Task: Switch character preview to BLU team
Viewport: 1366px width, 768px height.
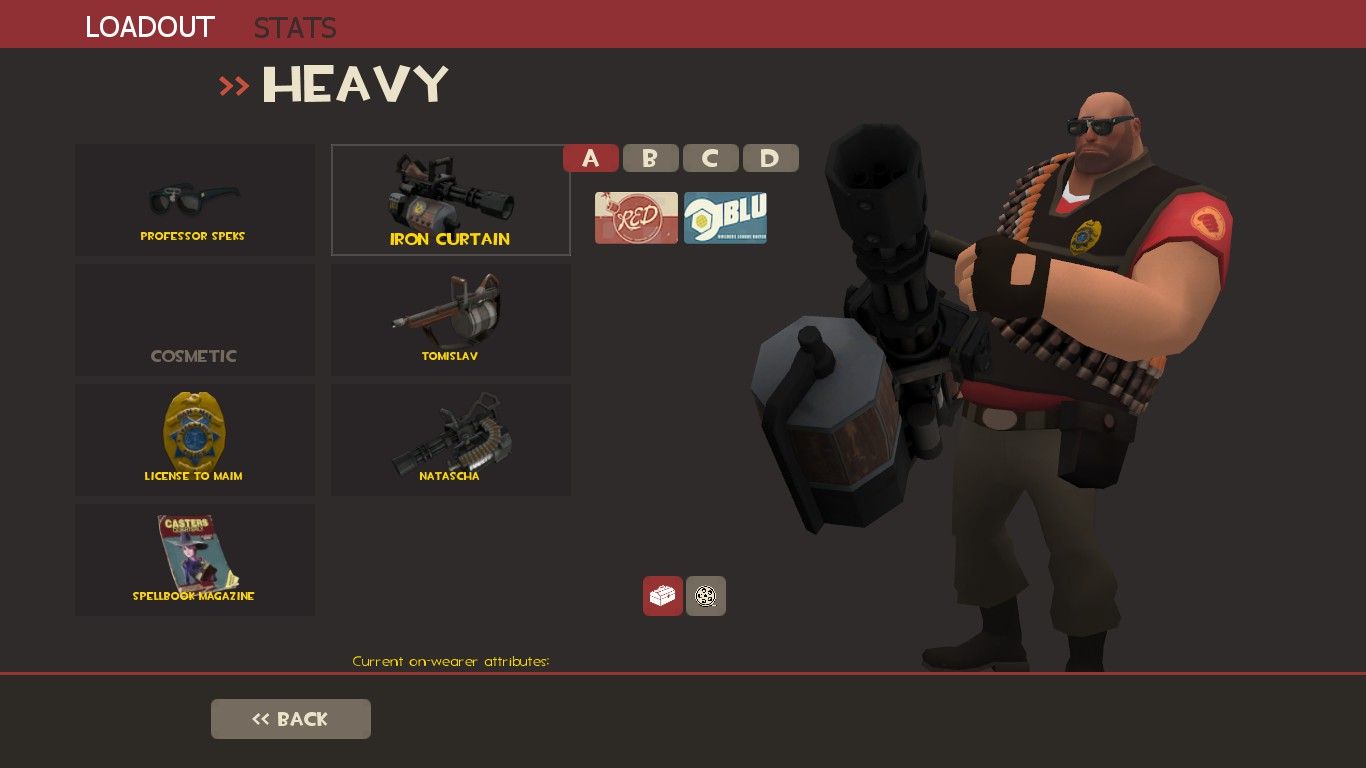Action: pyautogui.click(x=724, y=217)
